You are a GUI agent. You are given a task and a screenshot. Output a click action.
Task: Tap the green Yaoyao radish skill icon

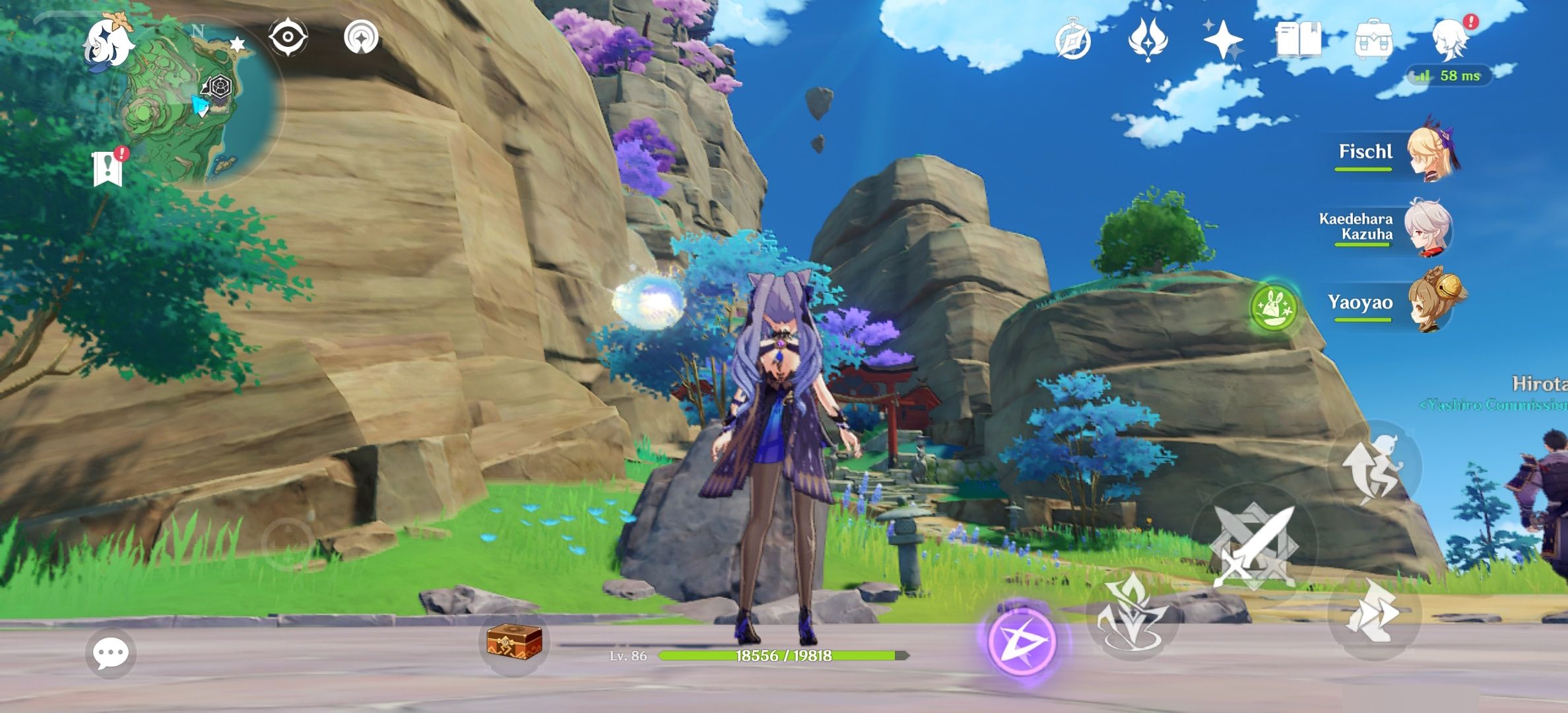1273,308
